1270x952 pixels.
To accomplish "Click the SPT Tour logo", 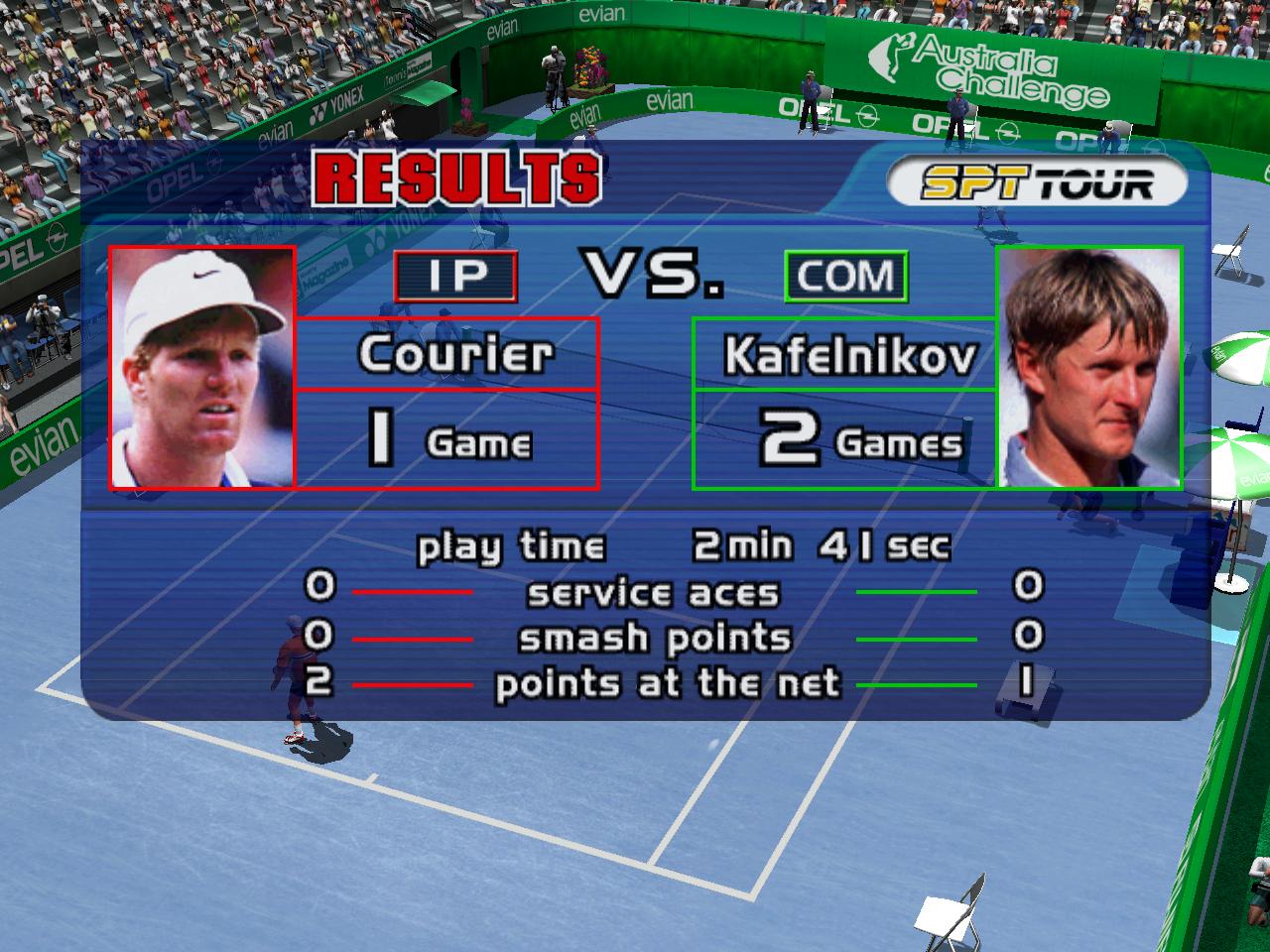I will [x=1036, y=183].
